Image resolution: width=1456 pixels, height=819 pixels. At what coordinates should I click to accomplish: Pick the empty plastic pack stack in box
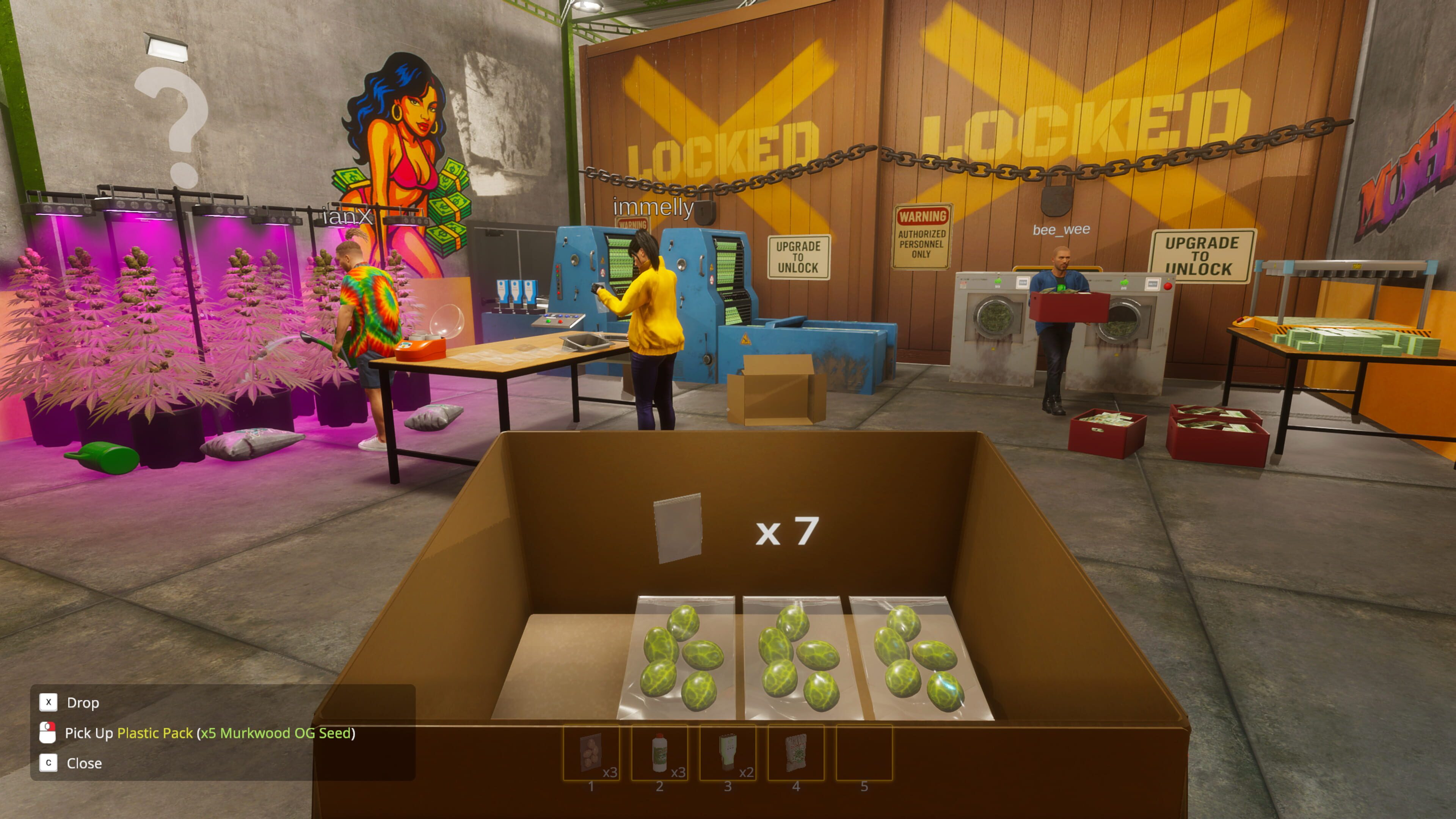coord(678,528)
